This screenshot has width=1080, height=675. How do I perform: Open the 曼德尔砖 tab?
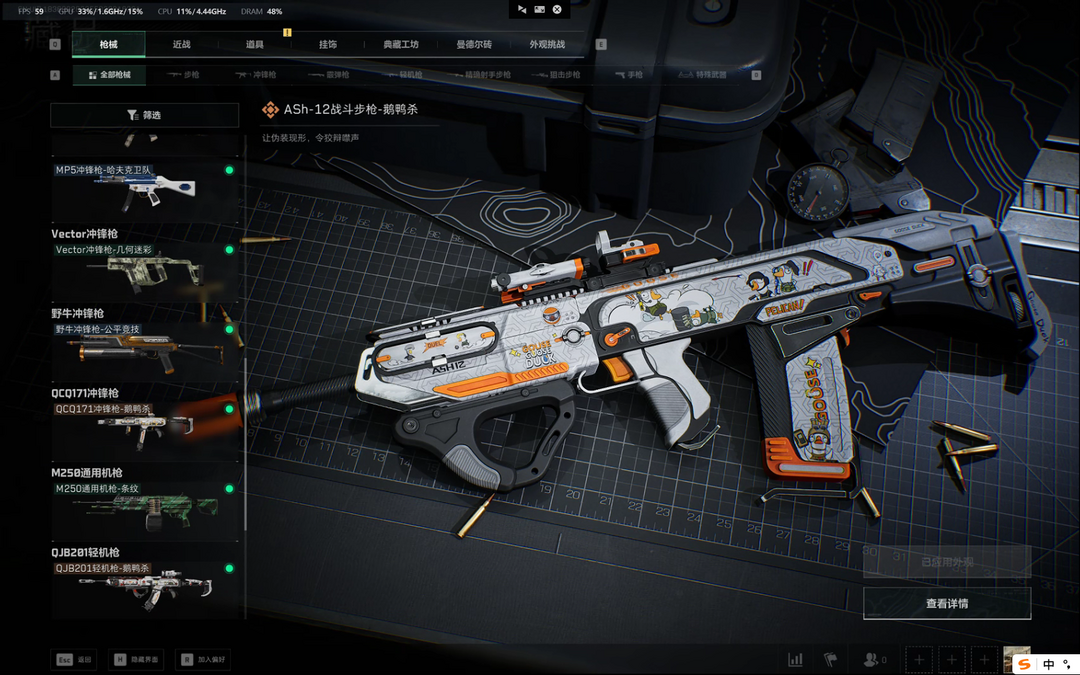click(x=474, y=44)
